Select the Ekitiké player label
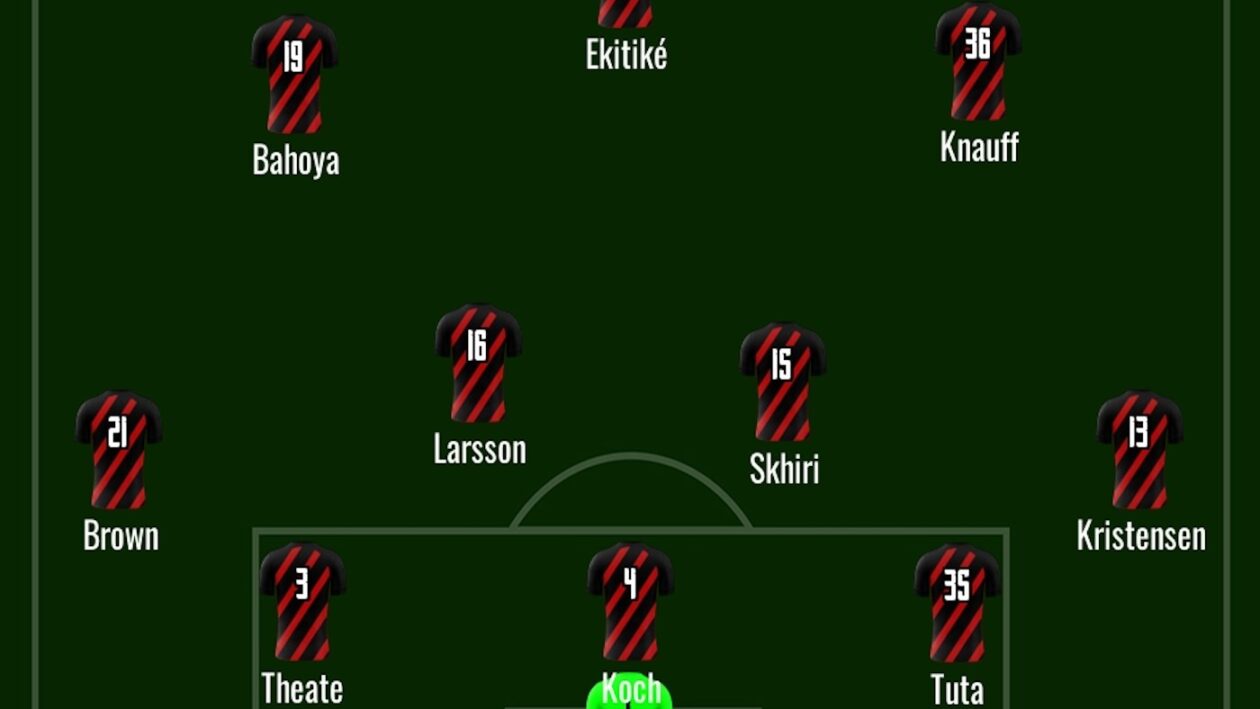Viewport: 1260px width, 709px height. 626,55
